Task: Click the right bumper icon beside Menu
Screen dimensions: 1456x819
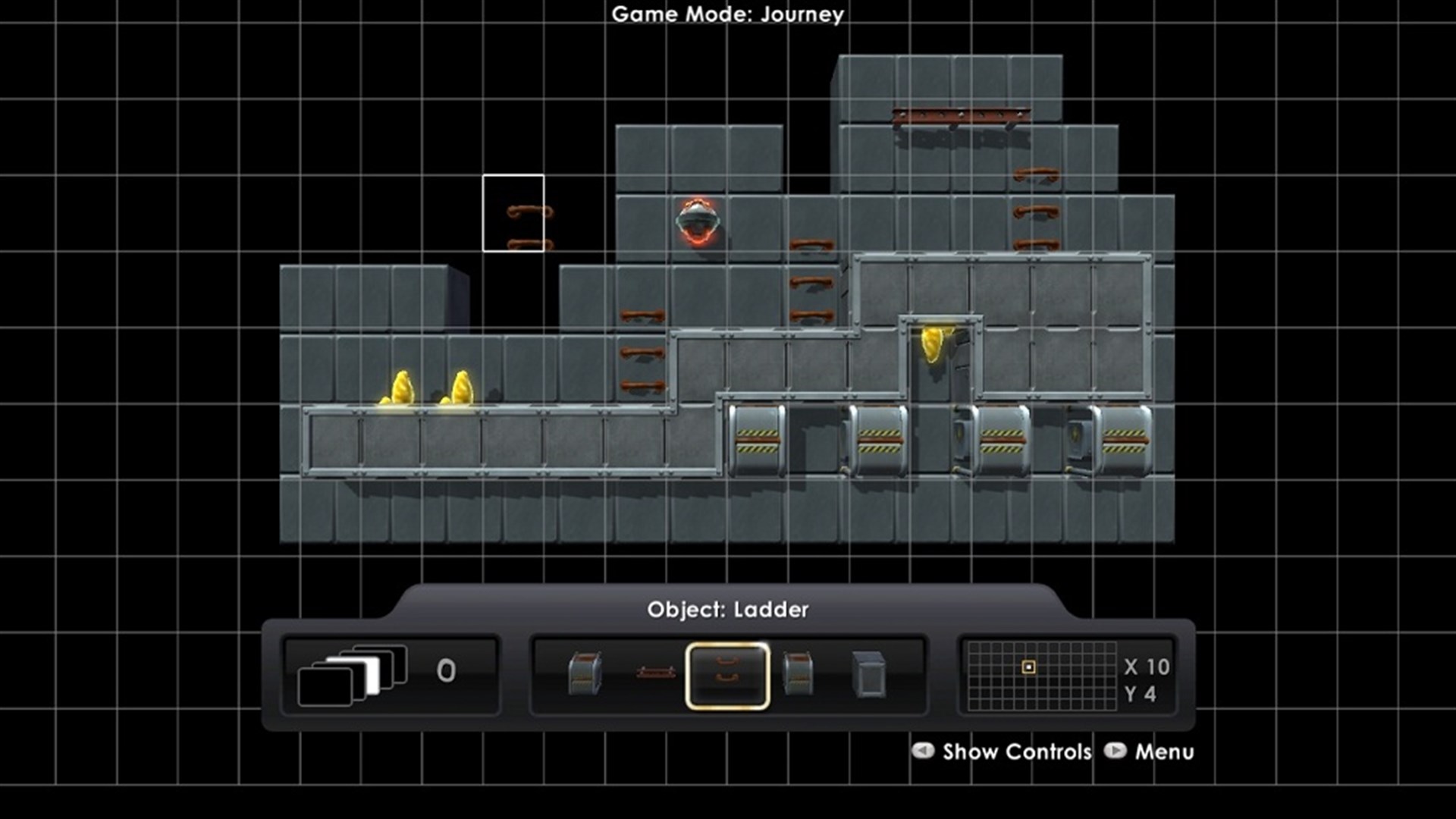Action: (1118, 752)
